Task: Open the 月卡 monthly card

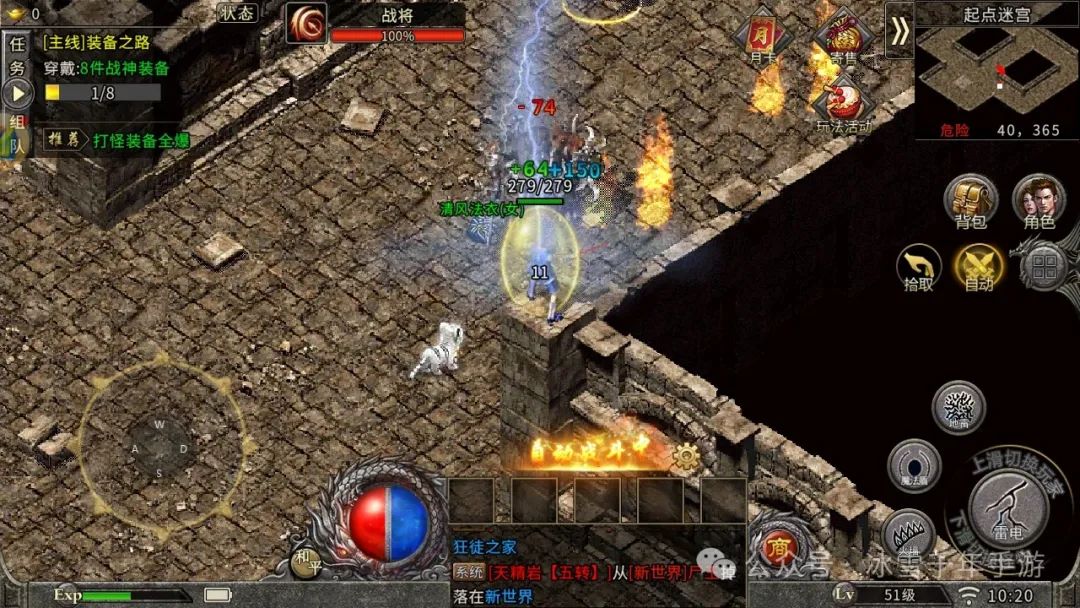Action: 762,40
